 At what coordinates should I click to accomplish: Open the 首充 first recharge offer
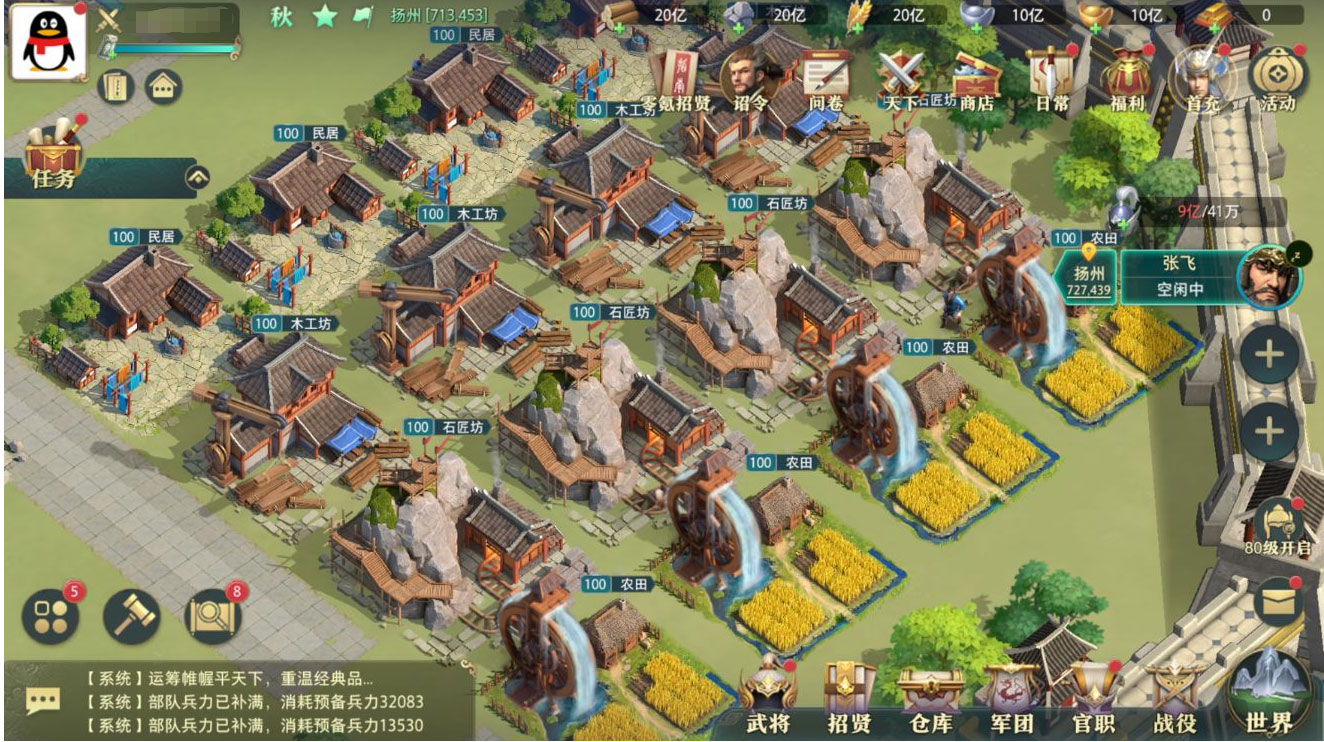coord(1201,78)
